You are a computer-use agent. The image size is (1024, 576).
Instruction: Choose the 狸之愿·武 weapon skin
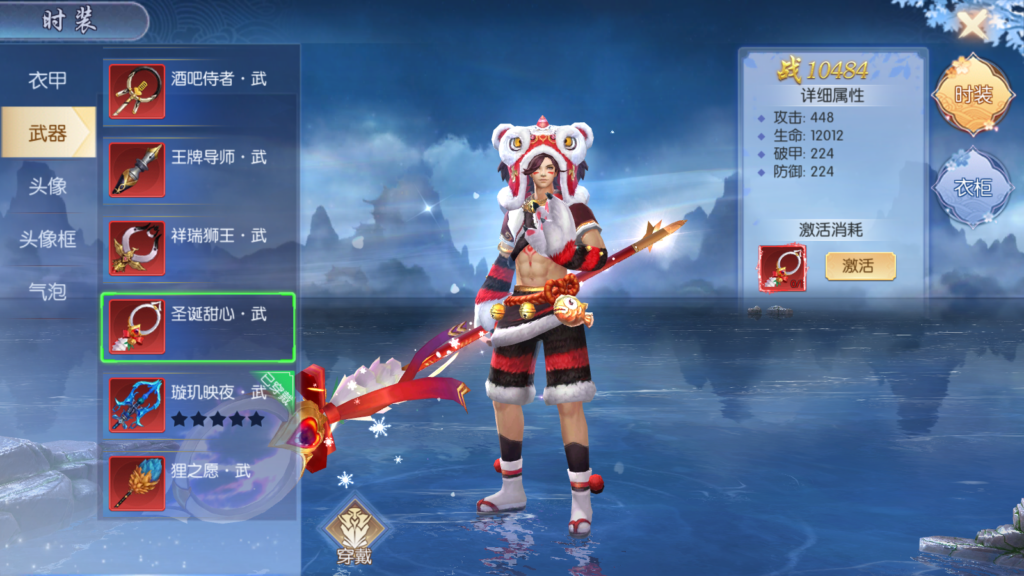[x=199, y=482]
